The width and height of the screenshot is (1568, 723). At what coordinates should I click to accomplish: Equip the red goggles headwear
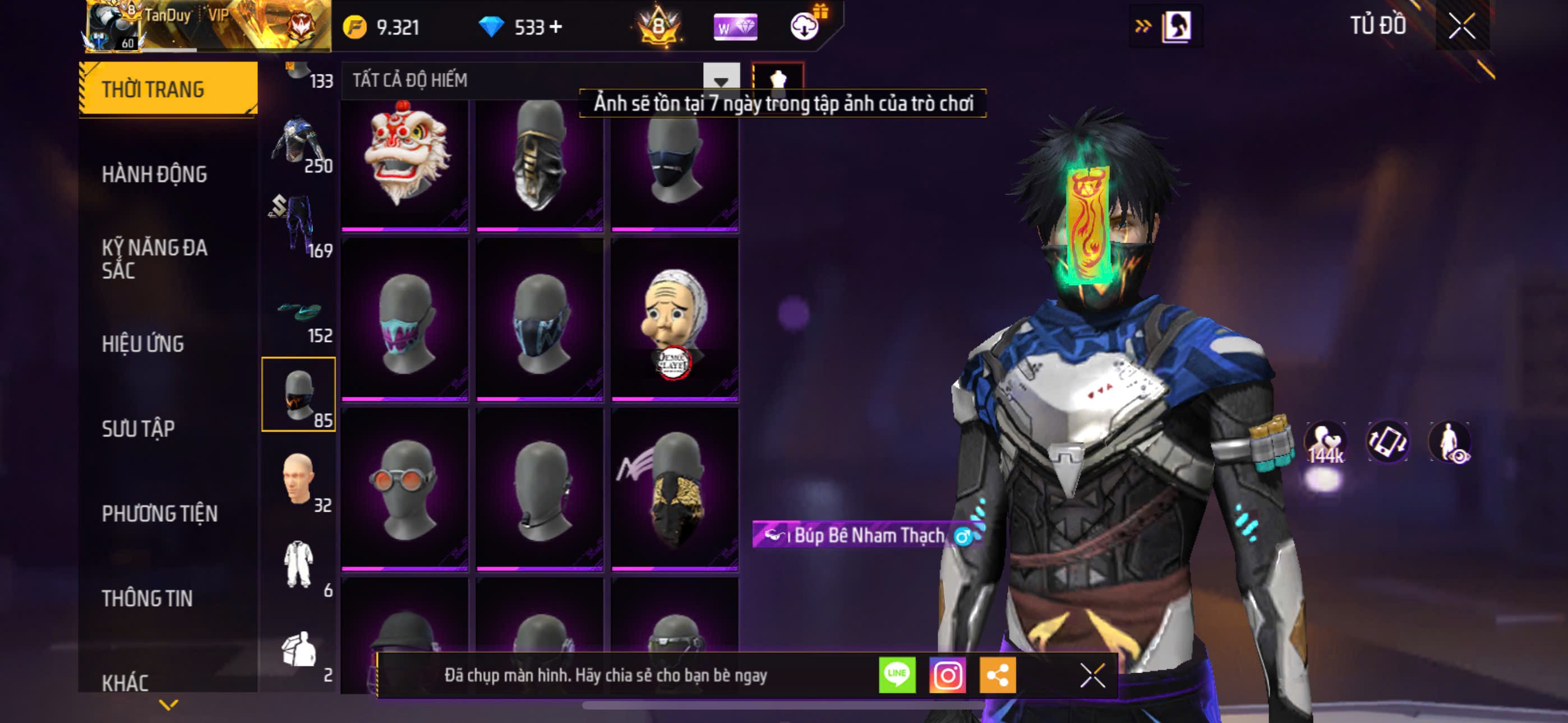405,489
